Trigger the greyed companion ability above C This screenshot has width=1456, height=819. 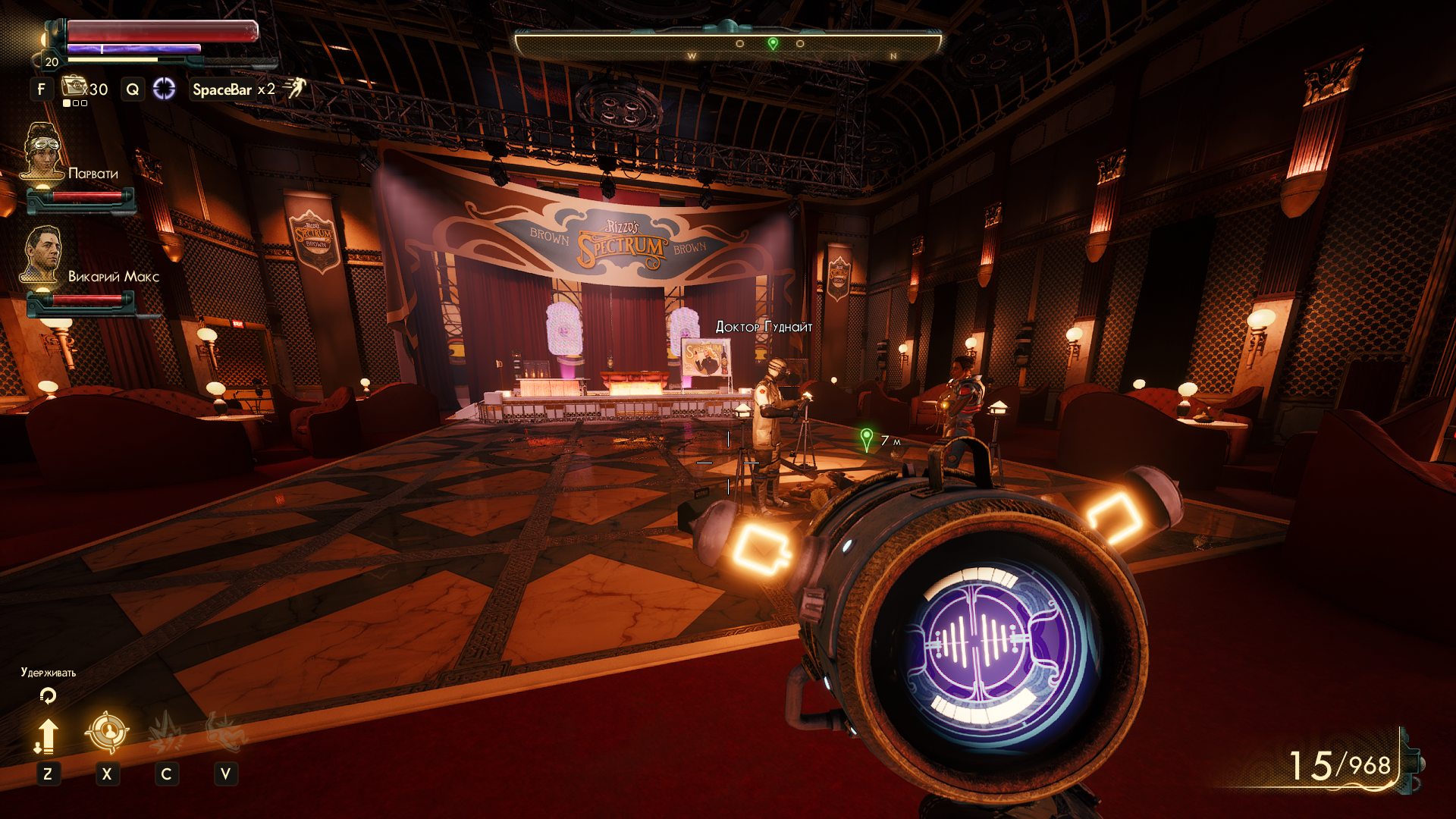click(x=166, y=732)
